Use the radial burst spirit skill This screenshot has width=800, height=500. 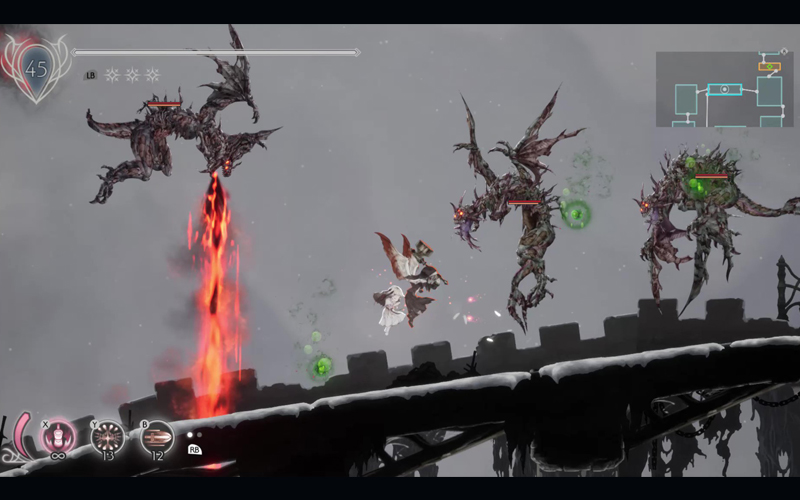[108, 437]
